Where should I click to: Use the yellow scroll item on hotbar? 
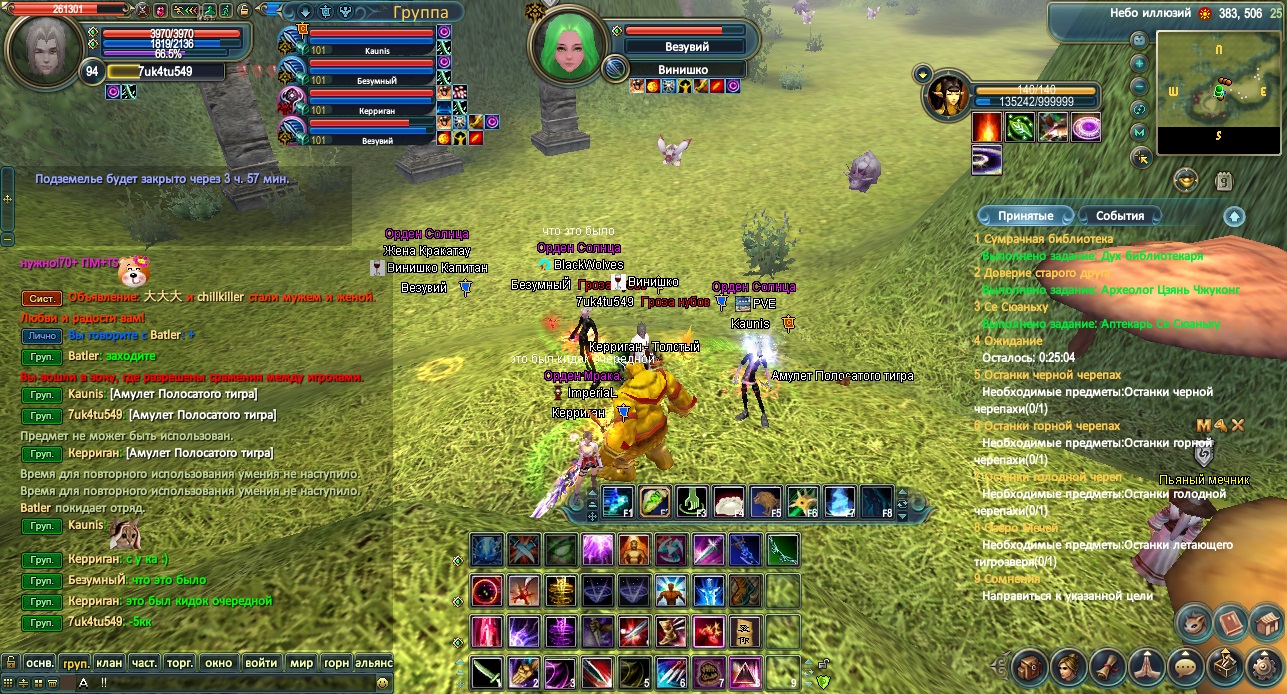pos(745,632)
